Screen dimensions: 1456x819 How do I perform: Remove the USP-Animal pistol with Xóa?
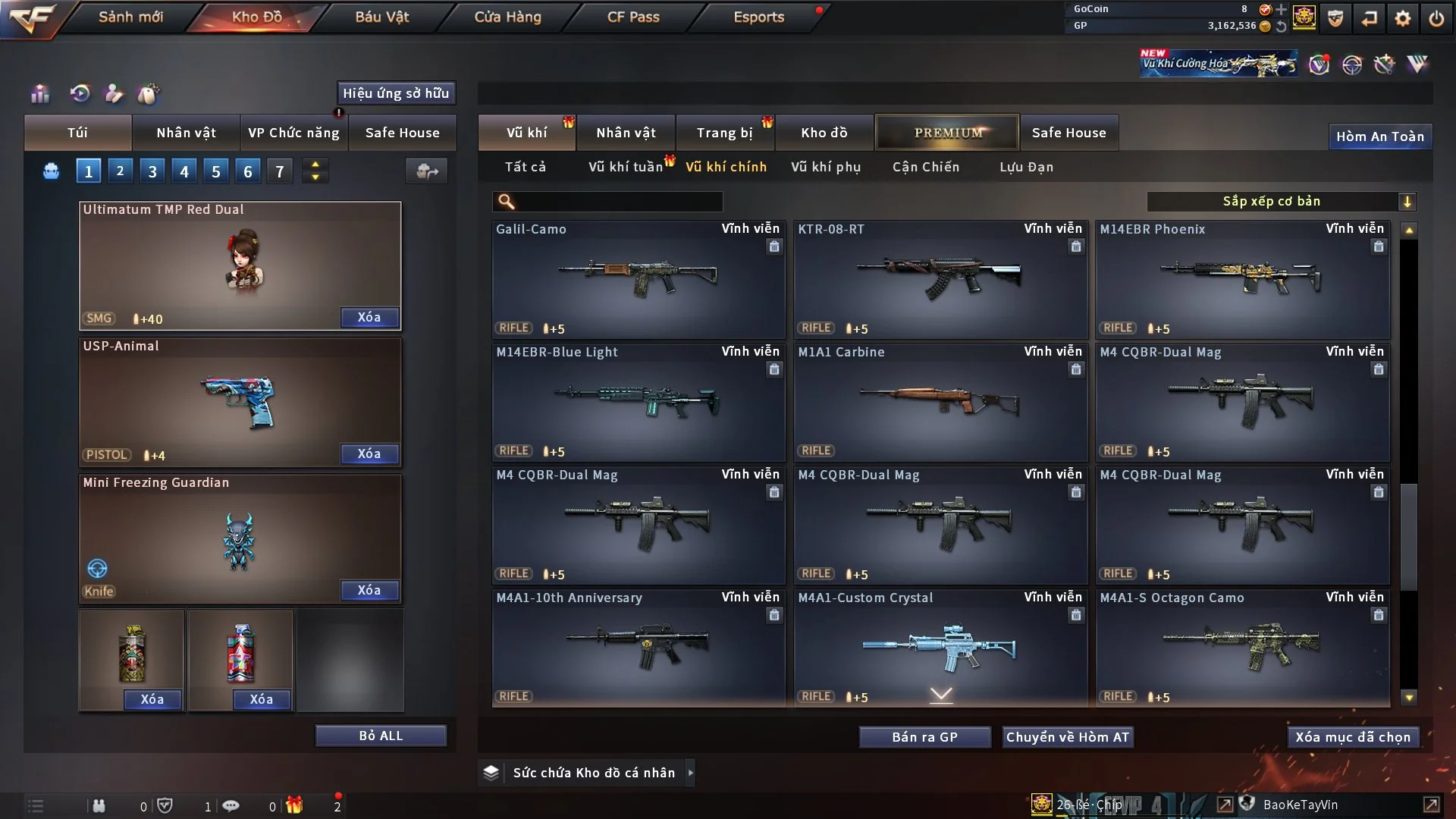click(369, 453)
